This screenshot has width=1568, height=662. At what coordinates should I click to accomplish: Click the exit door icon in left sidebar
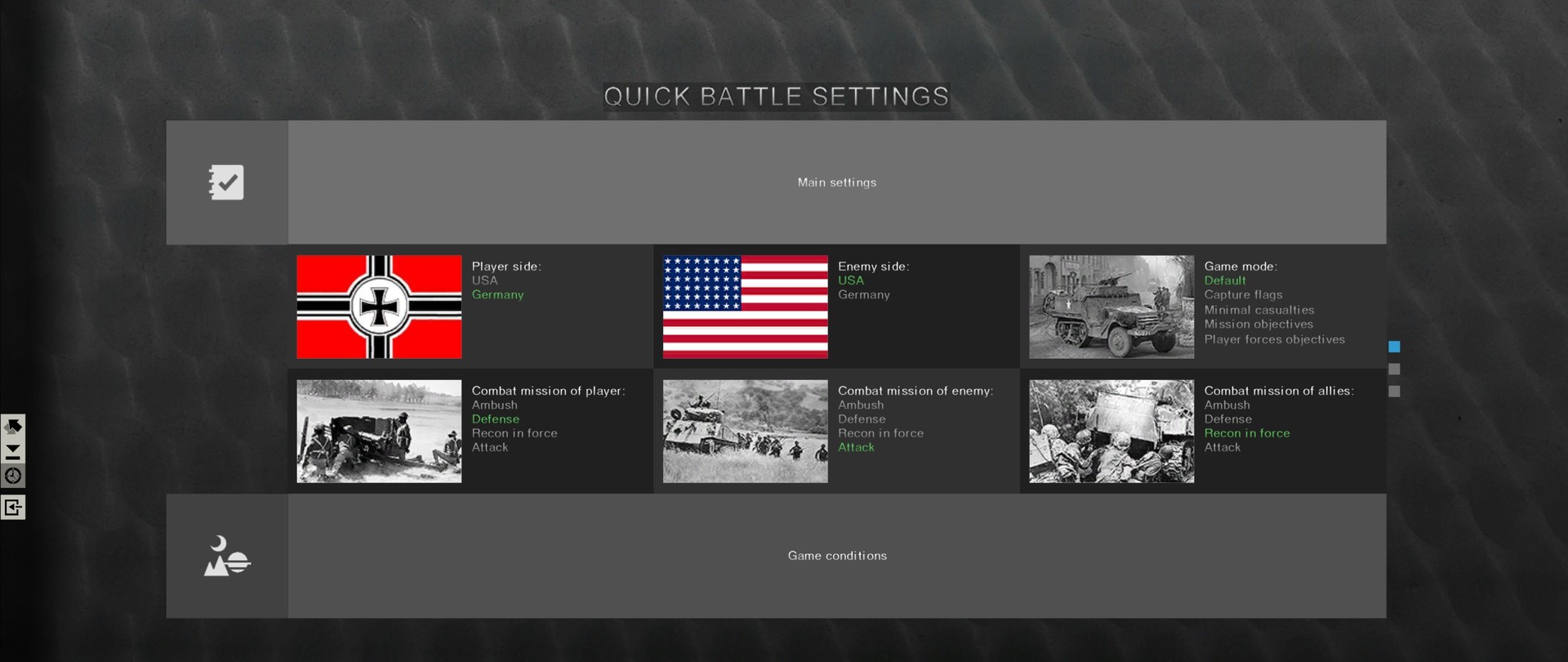click(13, 507)
